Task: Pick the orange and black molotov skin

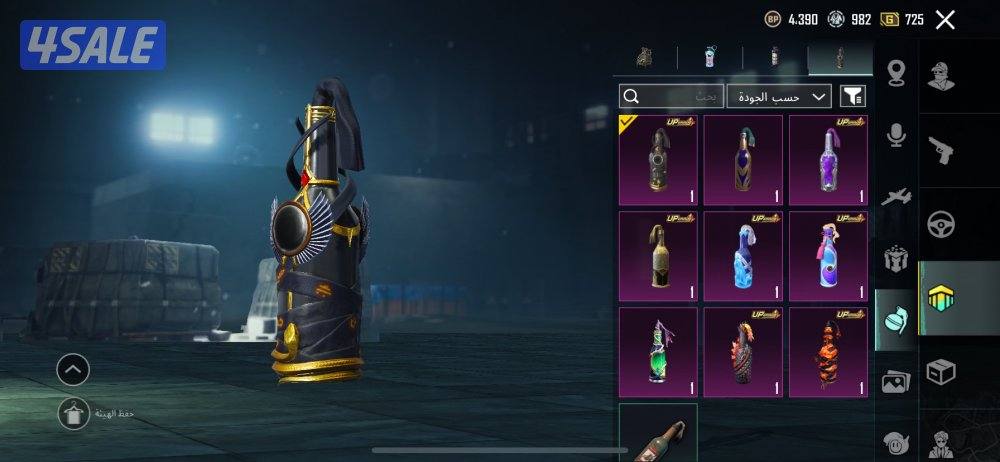Action: coord(828,352)
